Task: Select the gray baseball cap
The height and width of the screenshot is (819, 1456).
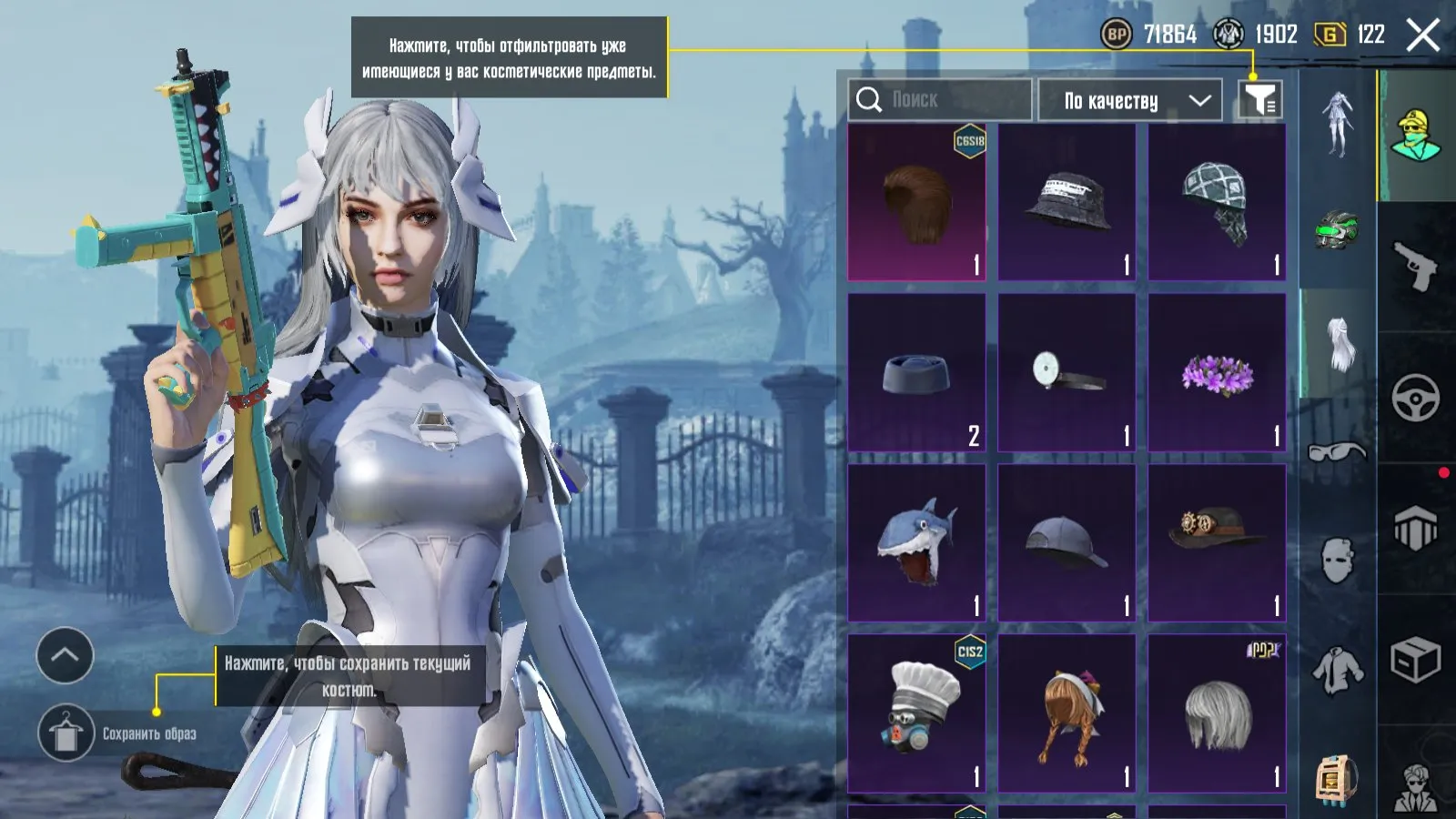Action: pyautogui.click(x=1067, y=543)
